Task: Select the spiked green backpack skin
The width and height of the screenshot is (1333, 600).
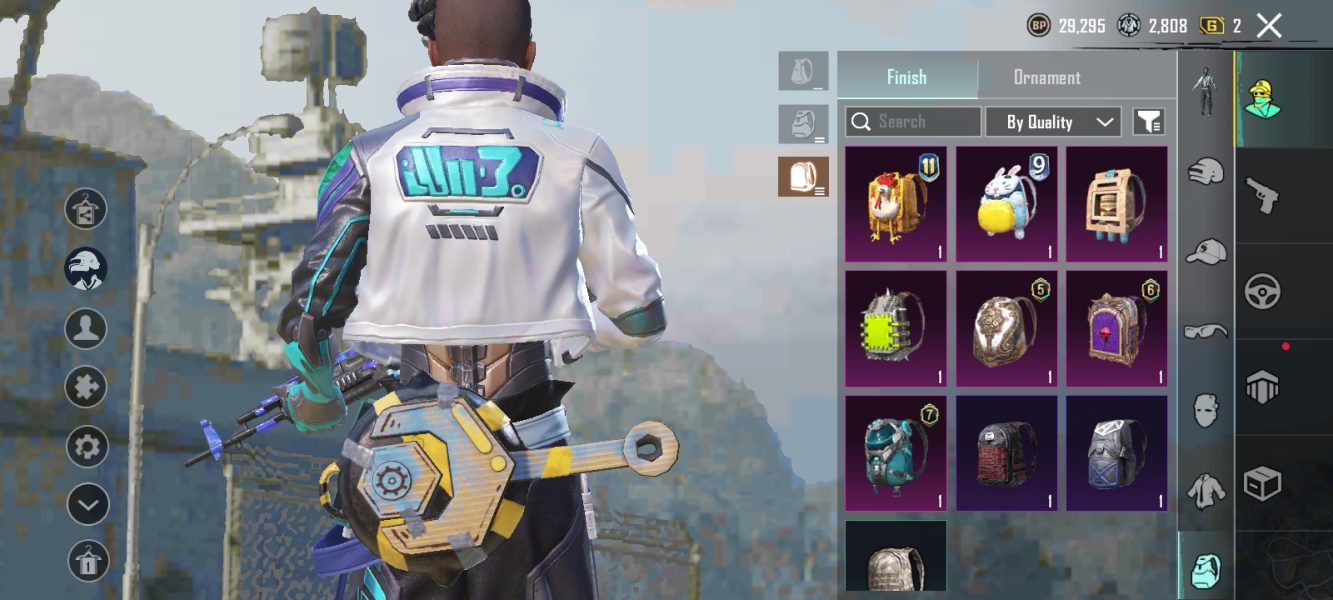Action: coord(896,329)
